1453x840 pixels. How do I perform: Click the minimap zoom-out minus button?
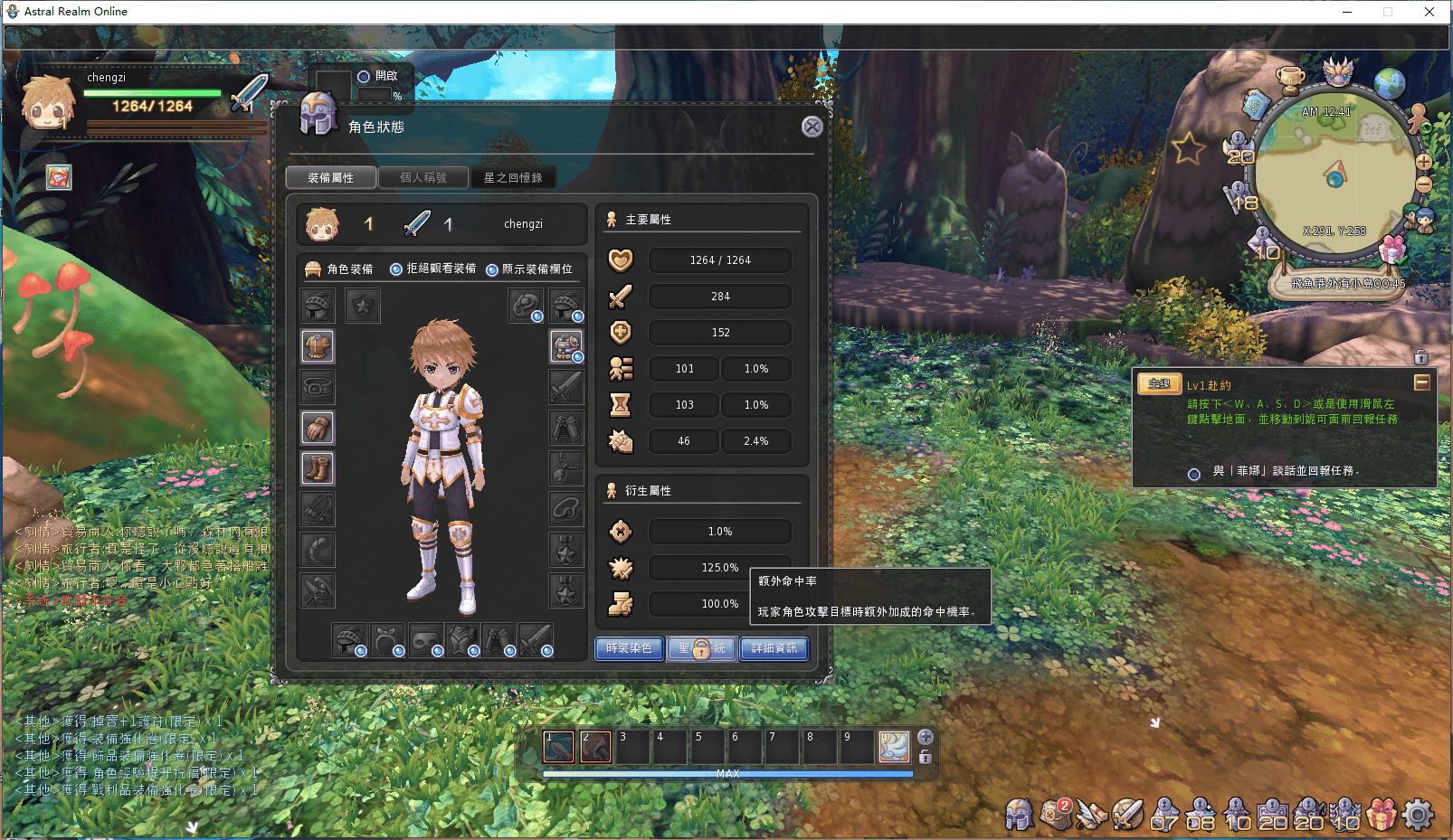[x=1423, y=184]
